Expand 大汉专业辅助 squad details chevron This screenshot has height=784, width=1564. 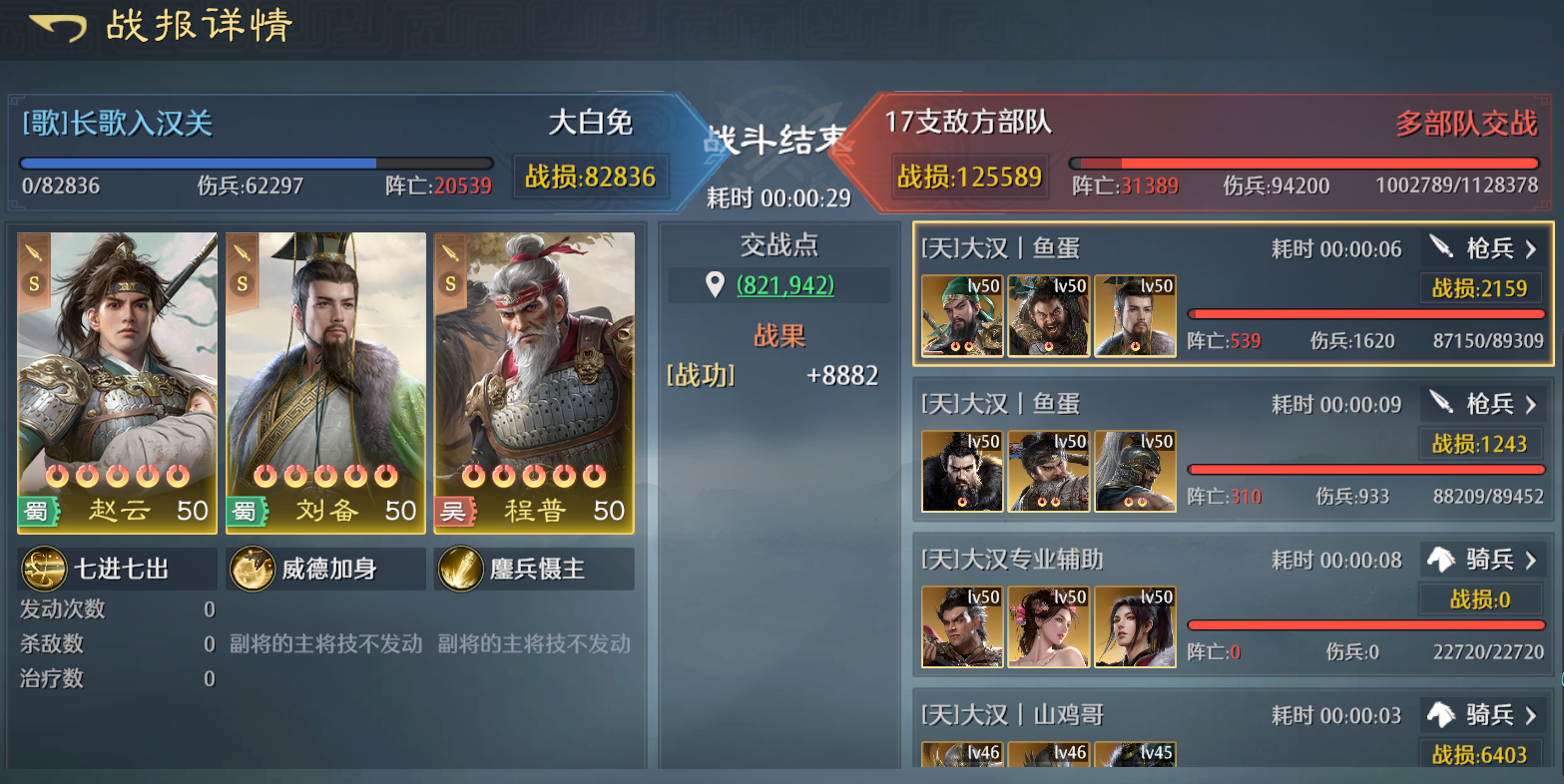click(x=1530, y=560)
